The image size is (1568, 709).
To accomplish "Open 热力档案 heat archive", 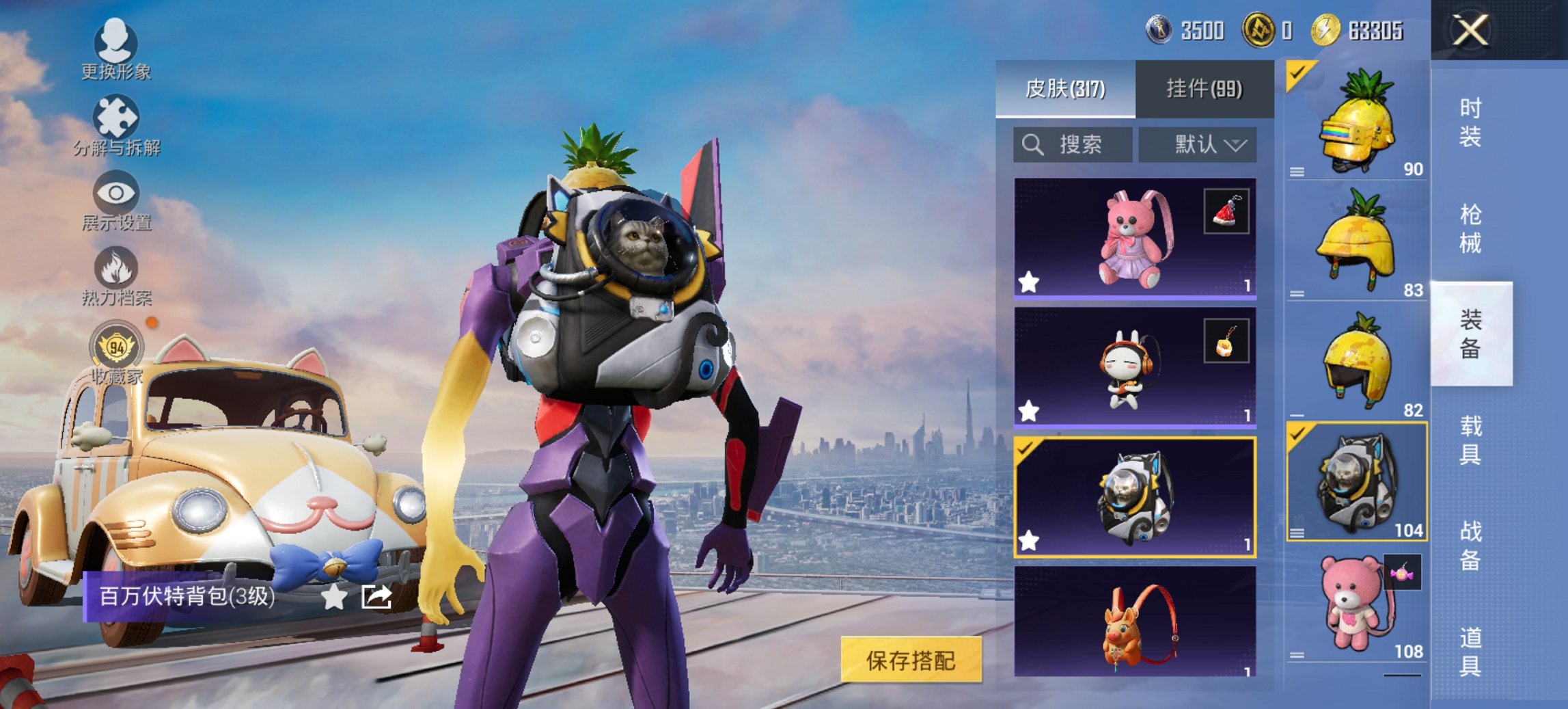I will coord(115,276).
